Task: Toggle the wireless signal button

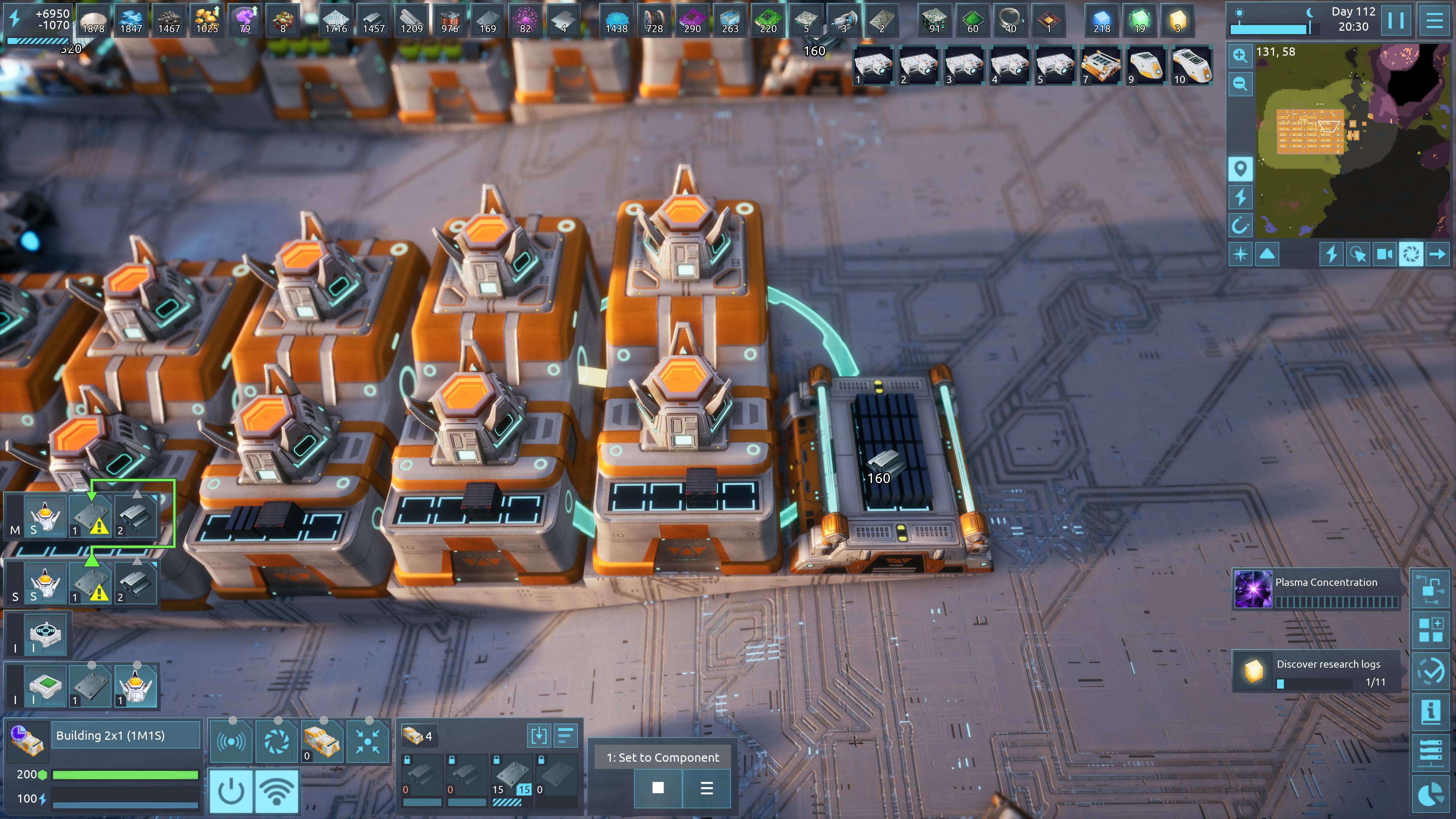Action: point(277,791)
